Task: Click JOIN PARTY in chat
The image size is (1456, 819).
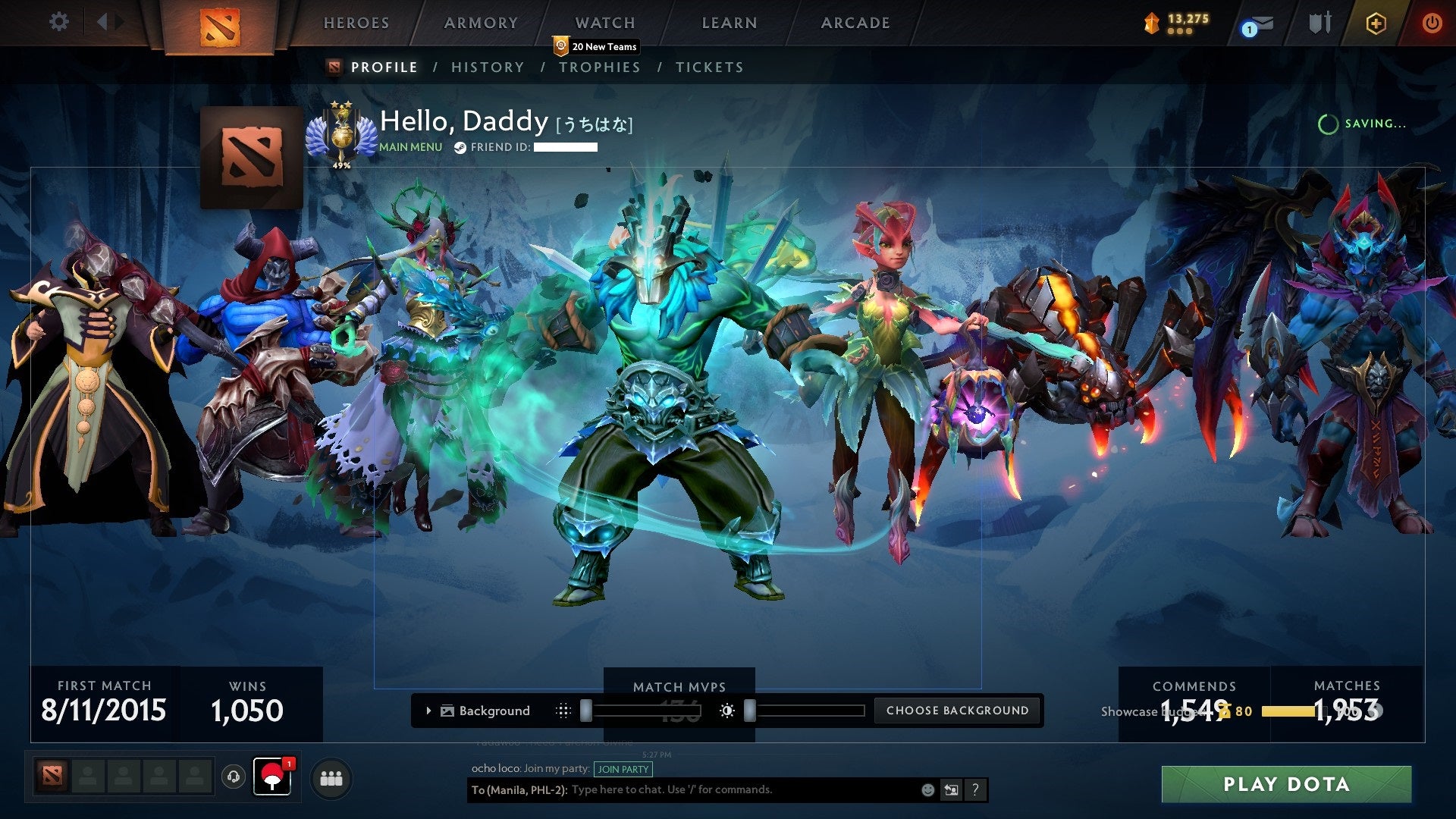Action: (623, 769)
